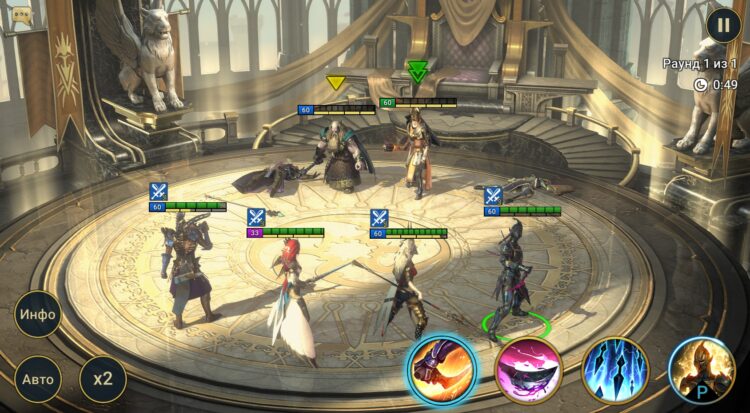Select the golden armored passive skill icon

[701, 369]
